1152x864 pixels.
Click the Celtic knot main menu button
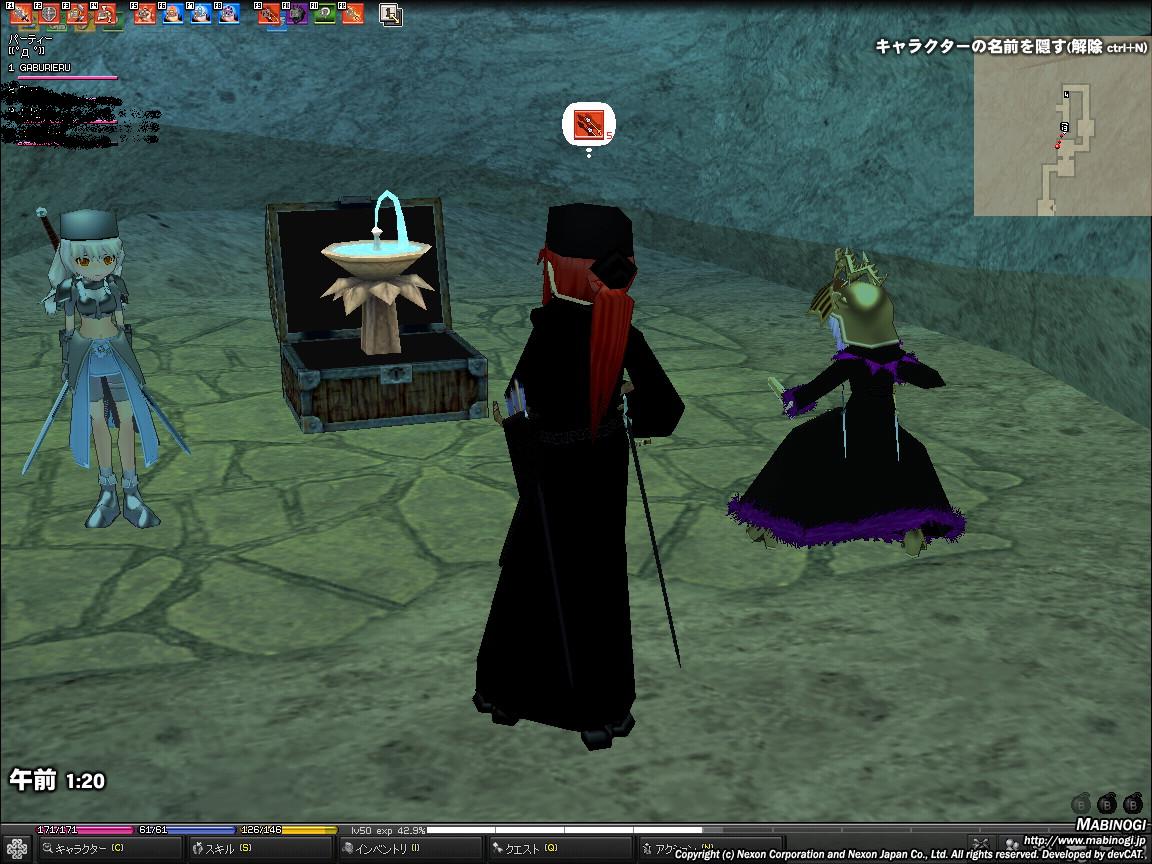(x=17, y=849)
